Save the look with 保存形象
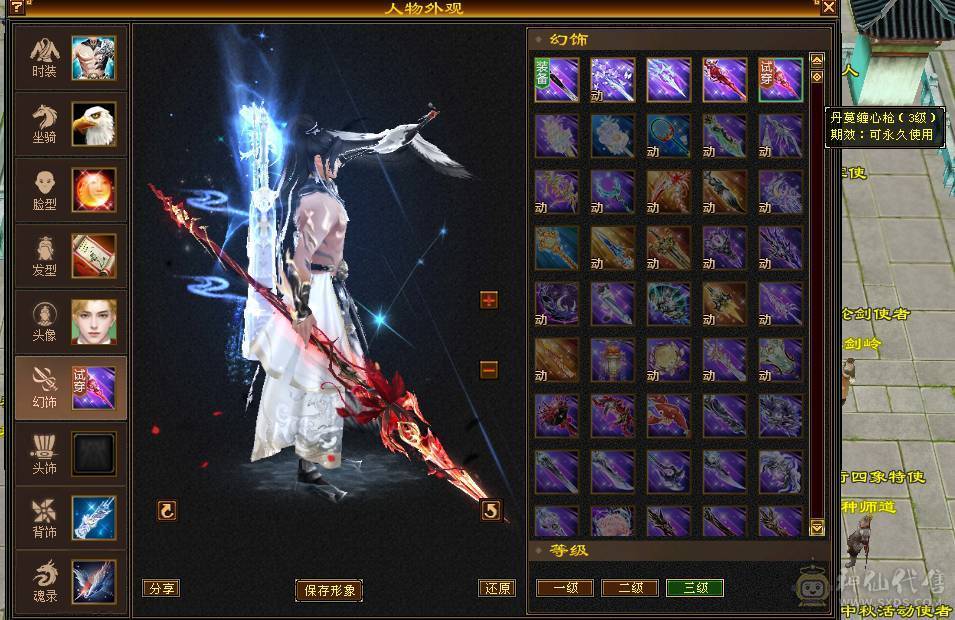This screenshot has width=955, height=620. point(328,589)
